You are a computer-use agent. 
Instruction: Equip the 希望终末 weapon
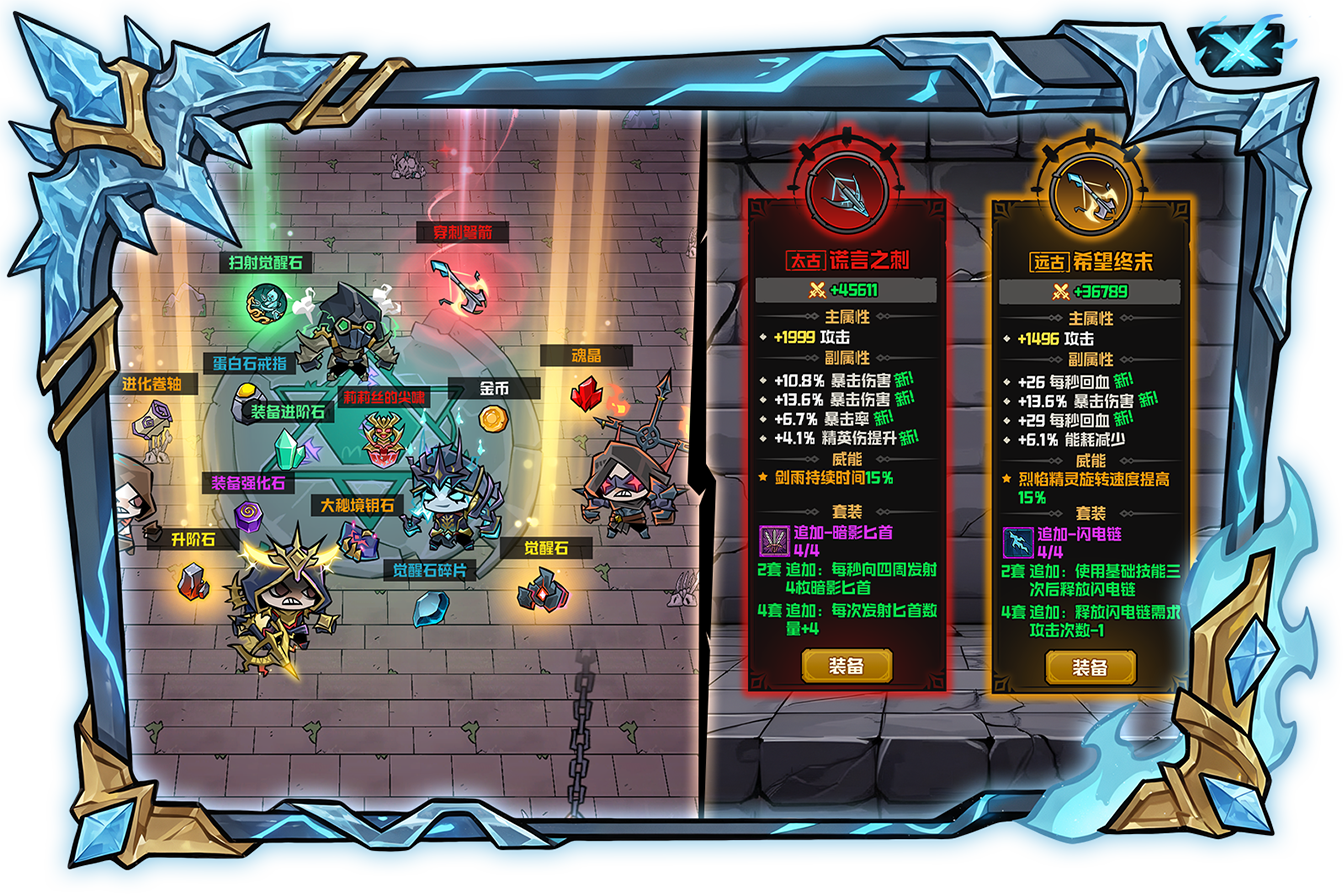coord(1090,667)
